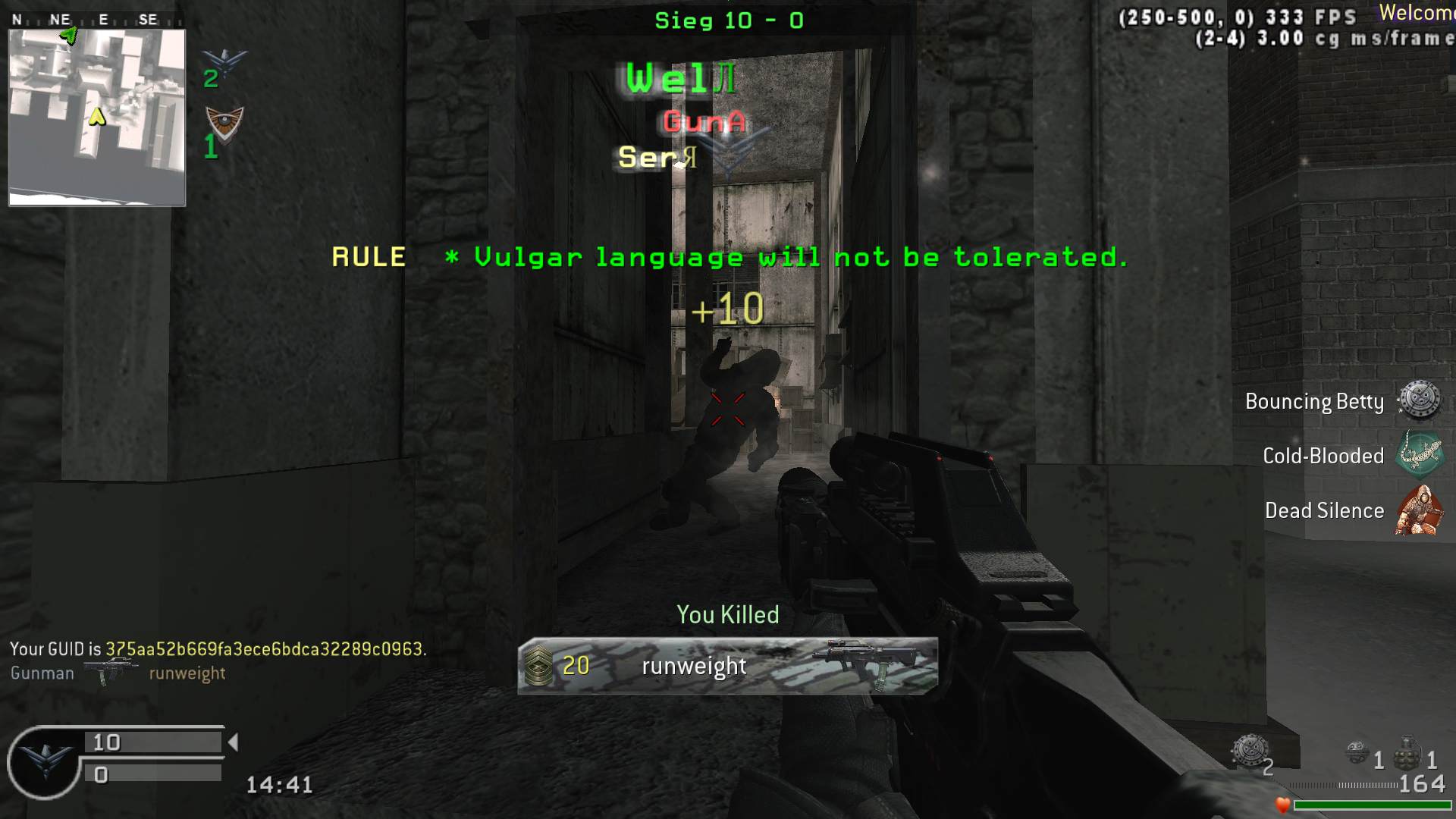Viewport: 1456px width, 819px height.
Task: Select the special grenade icon
Action: click(x=1357, y=753)
